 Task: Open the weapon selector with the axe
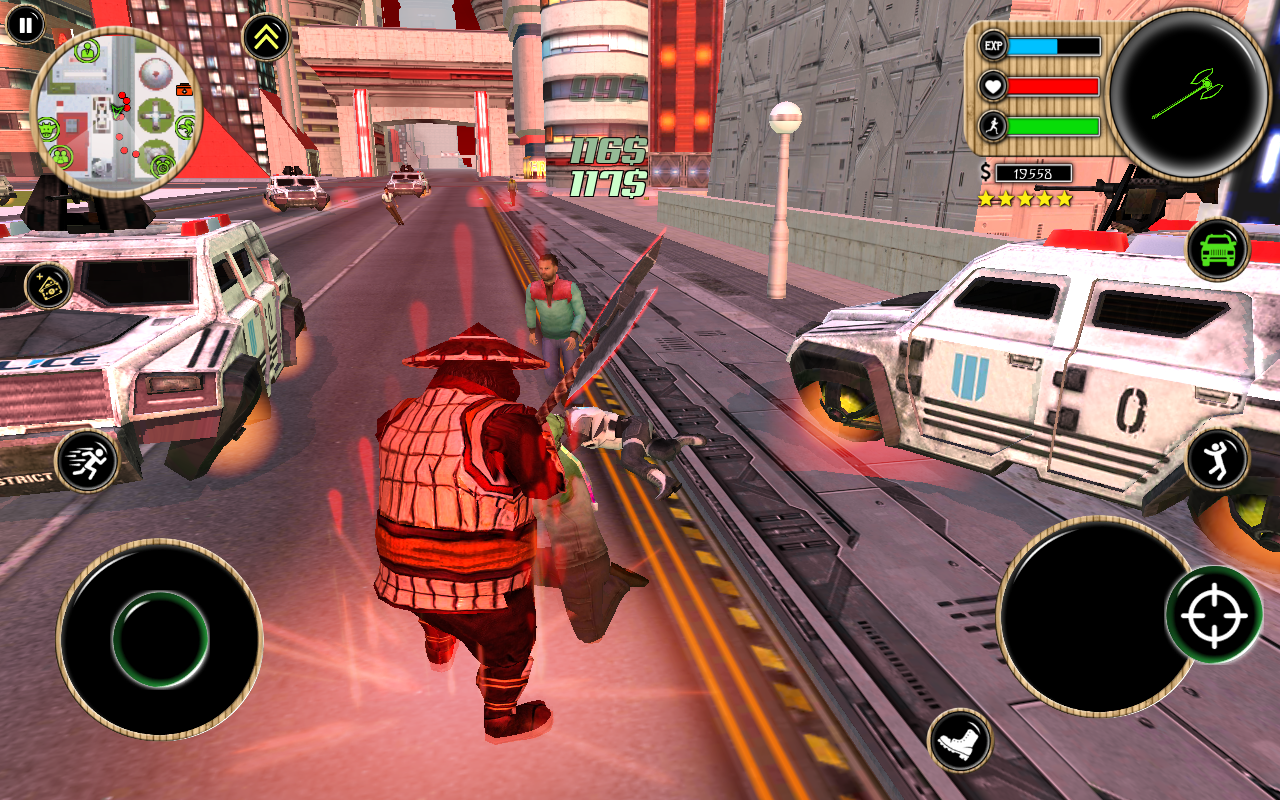(x=1189, y=93)
